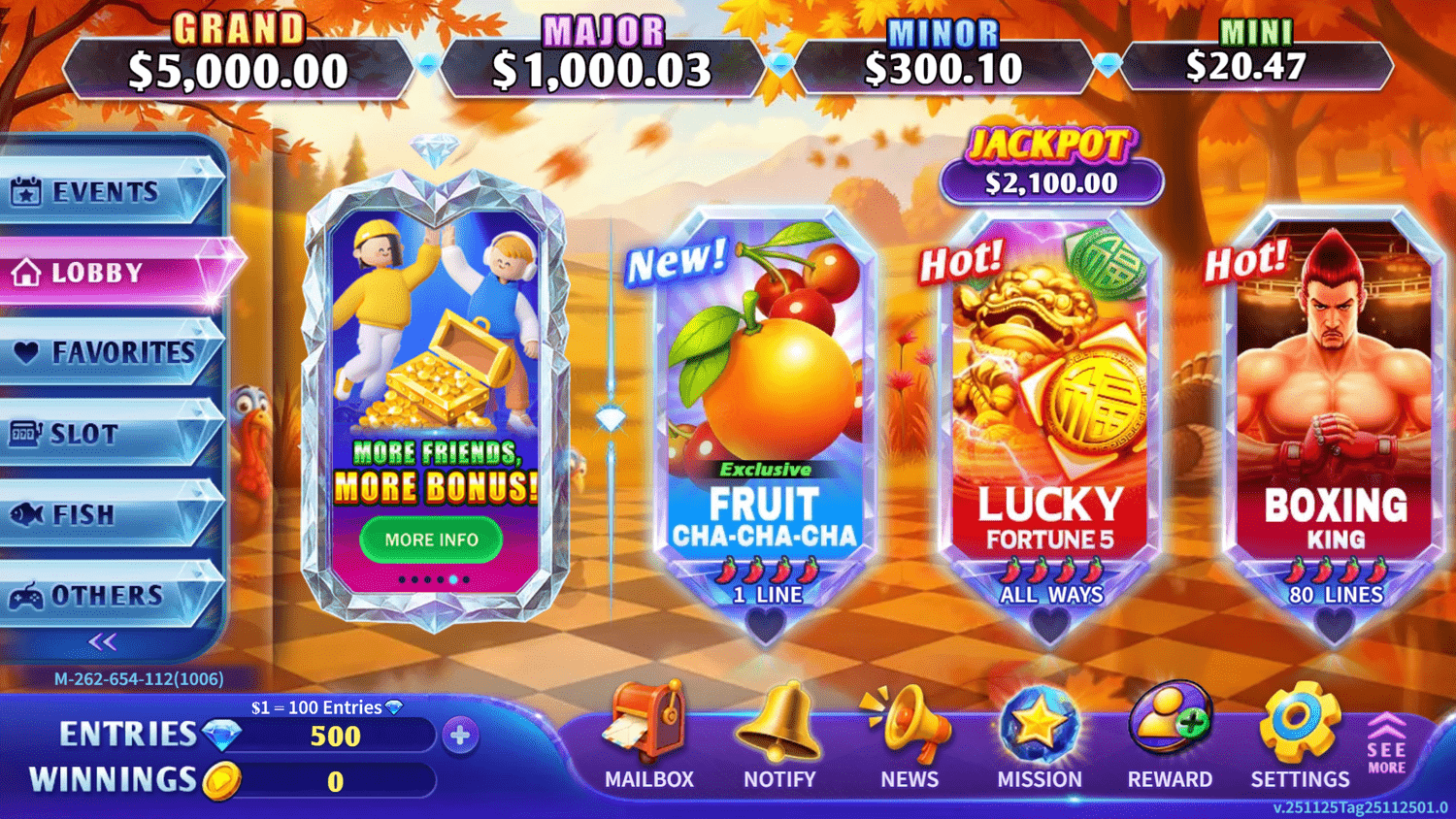Open the Lucky Fortune 5 game
Screen dimensions: 1456x819
[x=1049, y=408]
